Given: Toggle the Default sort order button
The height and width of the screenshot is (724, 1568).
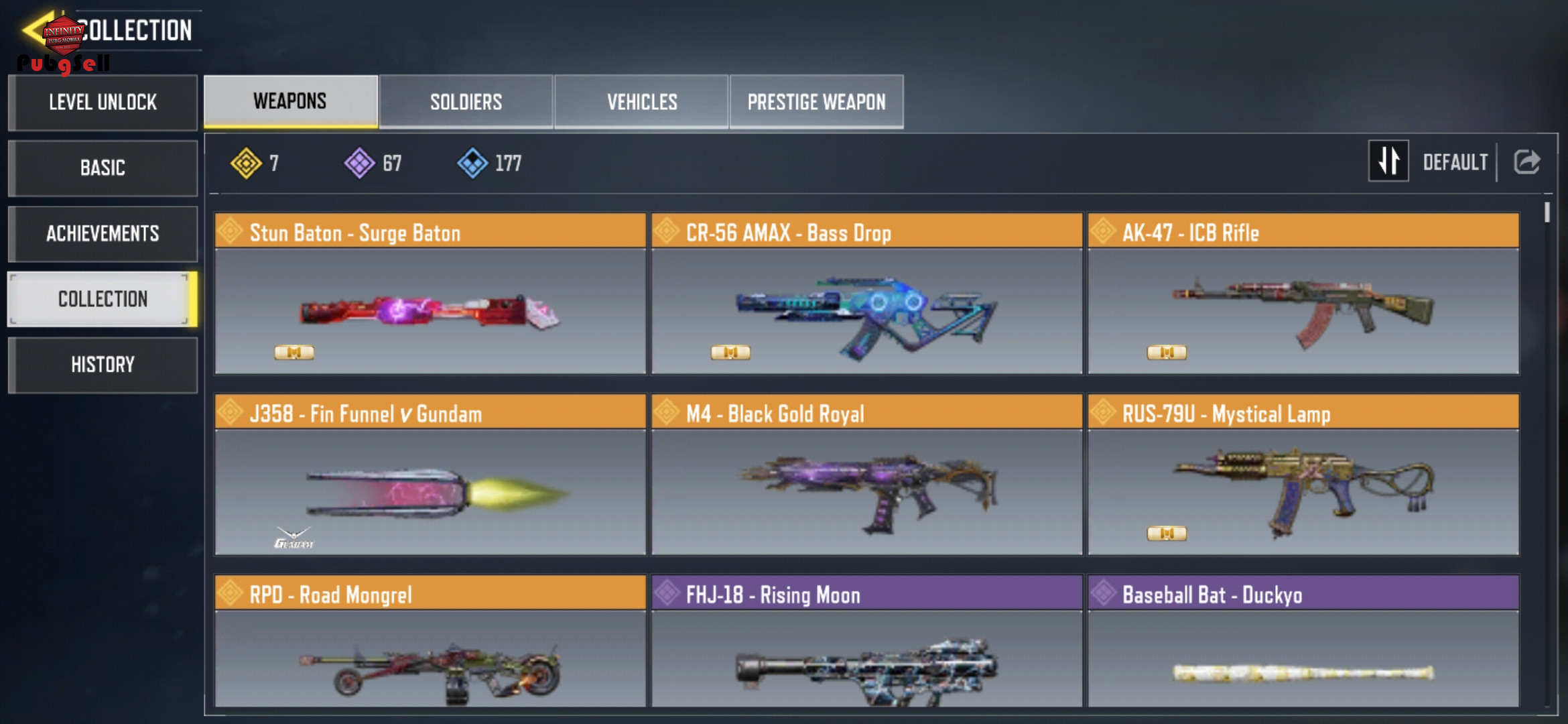Looking at the screenshot, I should [1388, 162].
